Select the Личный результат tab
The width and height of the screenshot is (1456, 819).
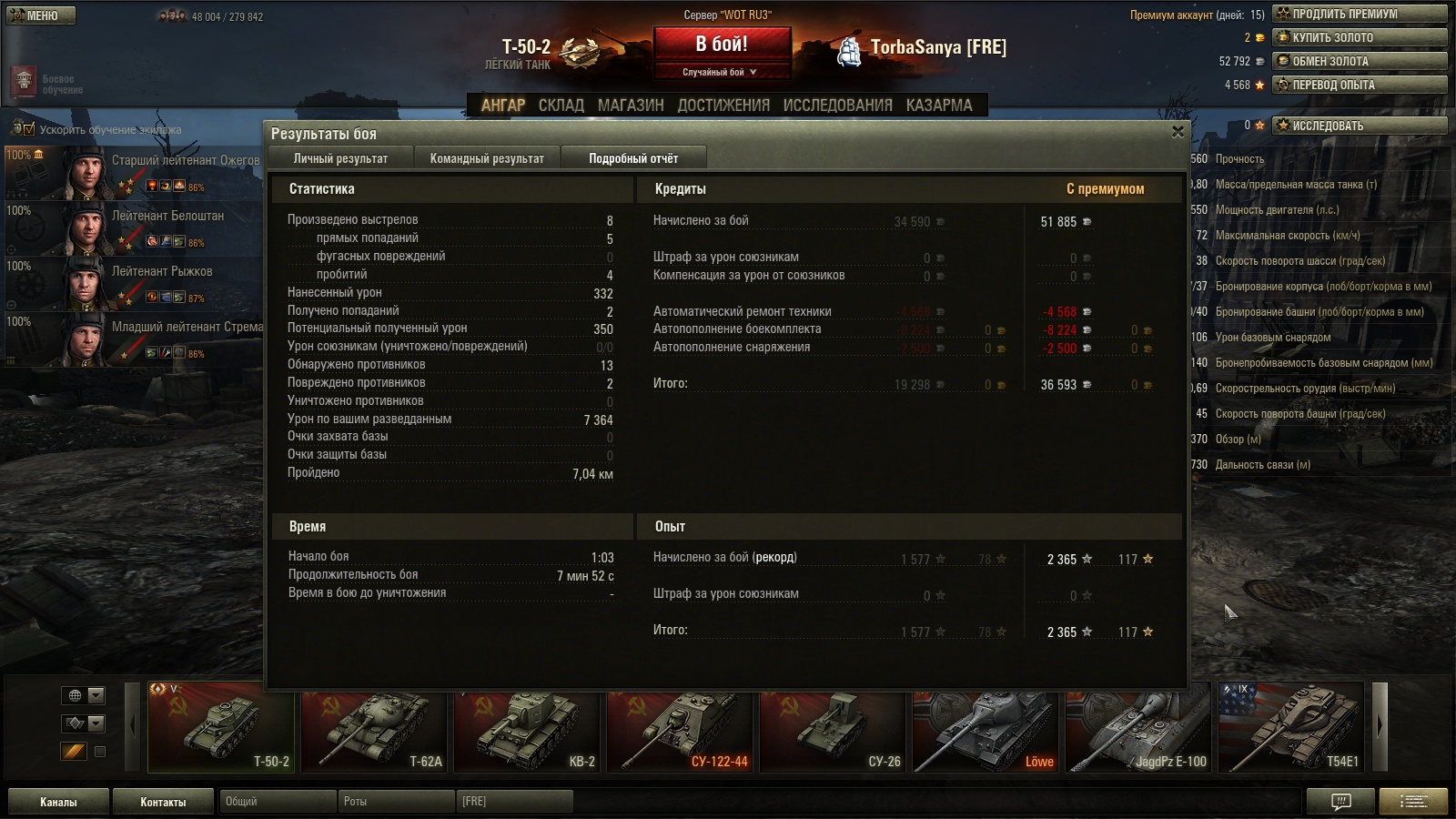tap(340, 158)
